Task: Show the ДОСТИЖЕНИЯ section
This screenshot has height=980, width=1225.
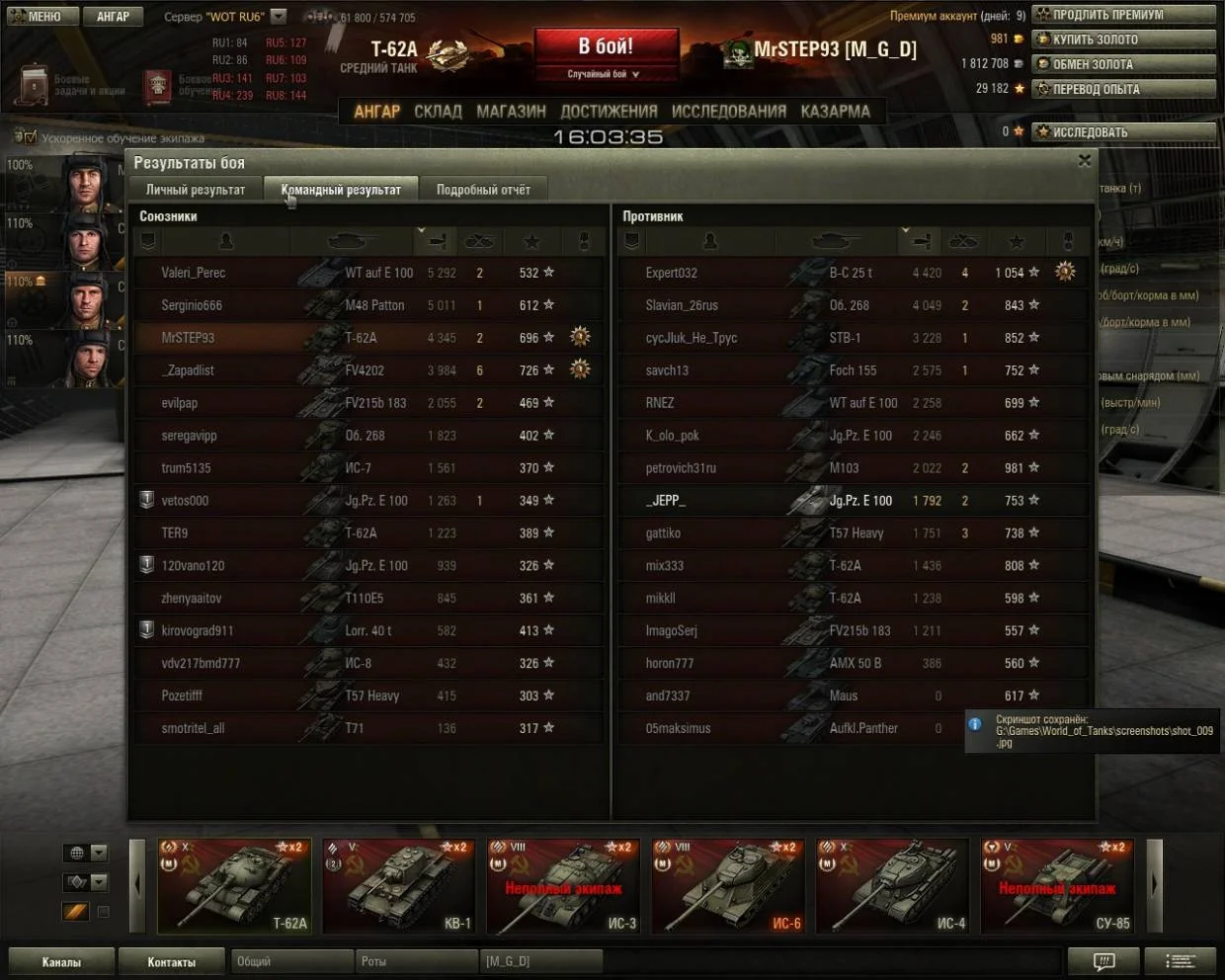Action: pos(609,112)
